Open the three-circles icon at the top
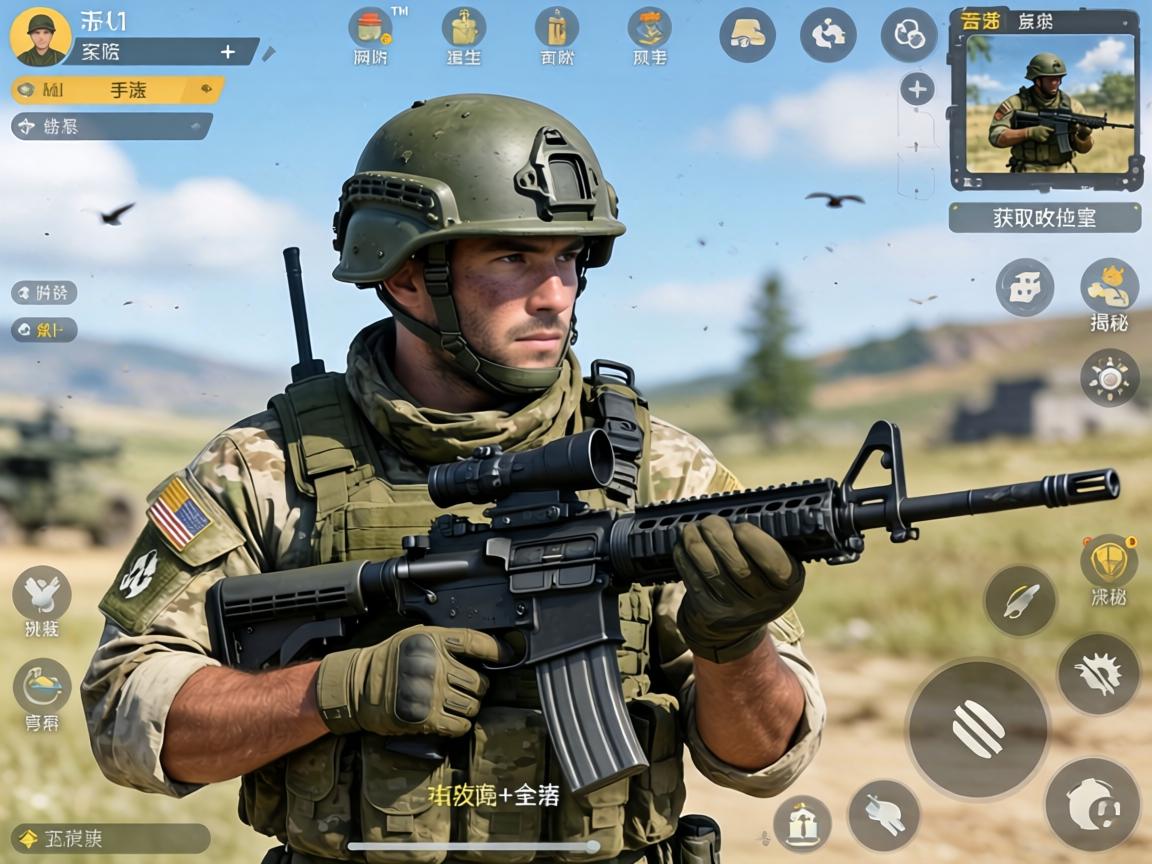The height and width of the screenshot is (864, 1152). click(908, 35)
